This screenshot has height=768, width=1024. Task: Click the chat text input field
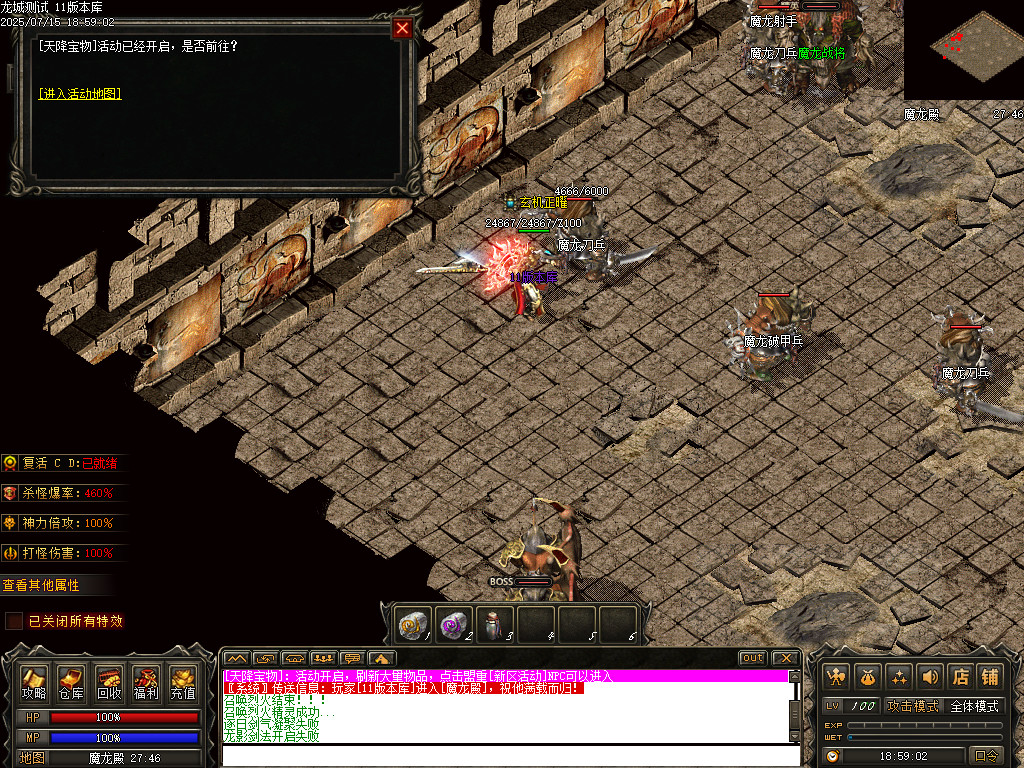point(510,755)
